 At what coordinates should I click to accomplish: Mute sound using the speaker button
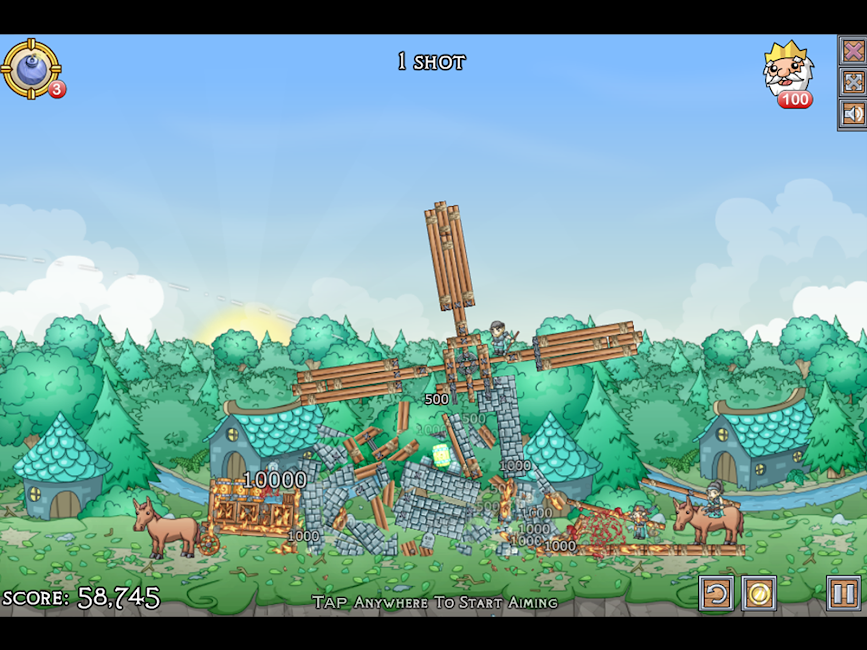click(x=852, y=114)
